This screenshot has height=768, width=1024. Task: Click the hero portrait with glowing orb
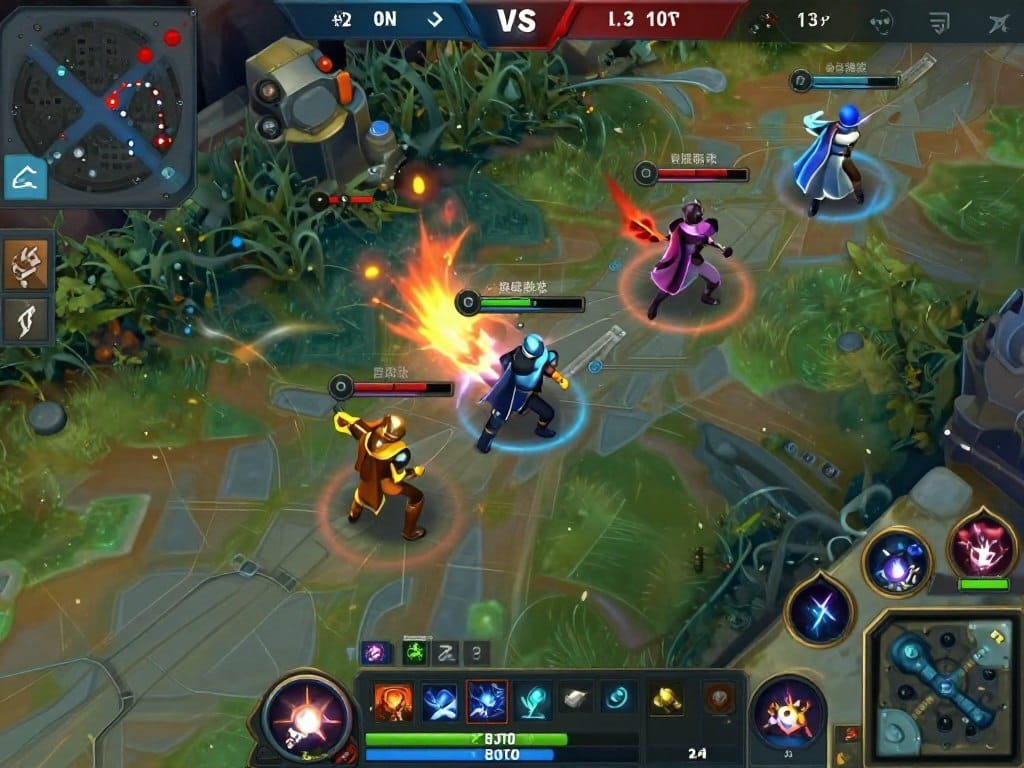click(x=306, y=717)
